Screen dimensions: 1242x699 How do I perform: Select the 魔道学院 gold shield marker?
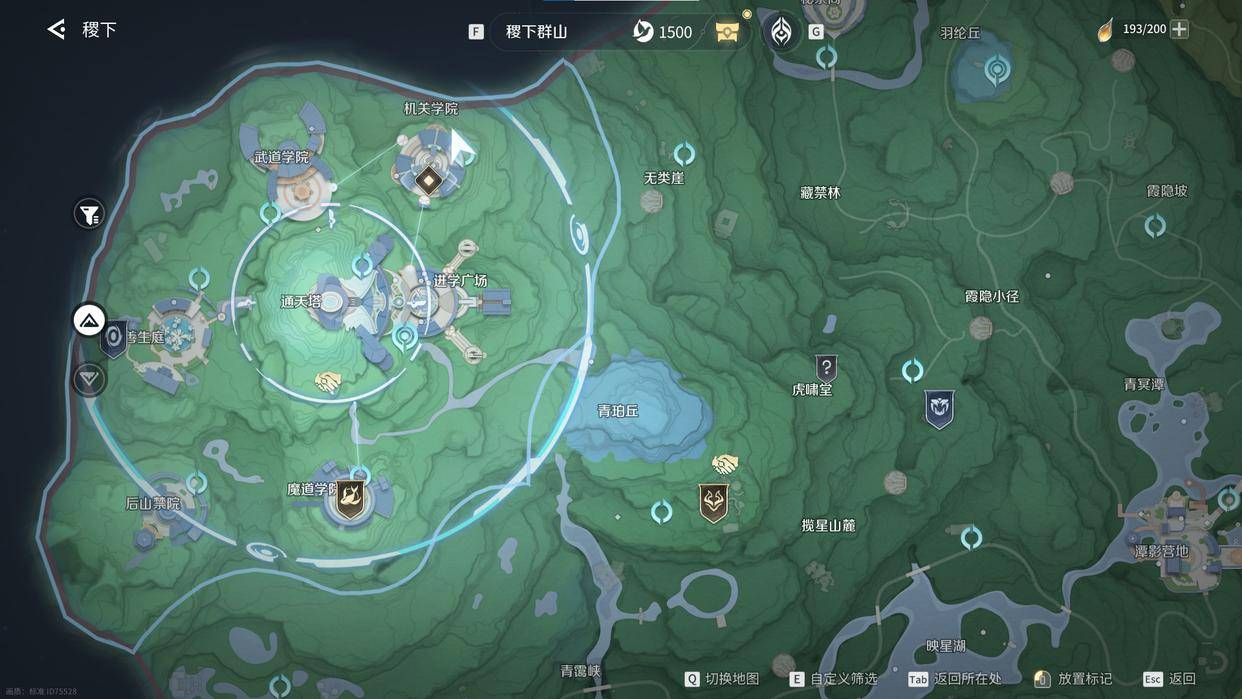point(349,499)
